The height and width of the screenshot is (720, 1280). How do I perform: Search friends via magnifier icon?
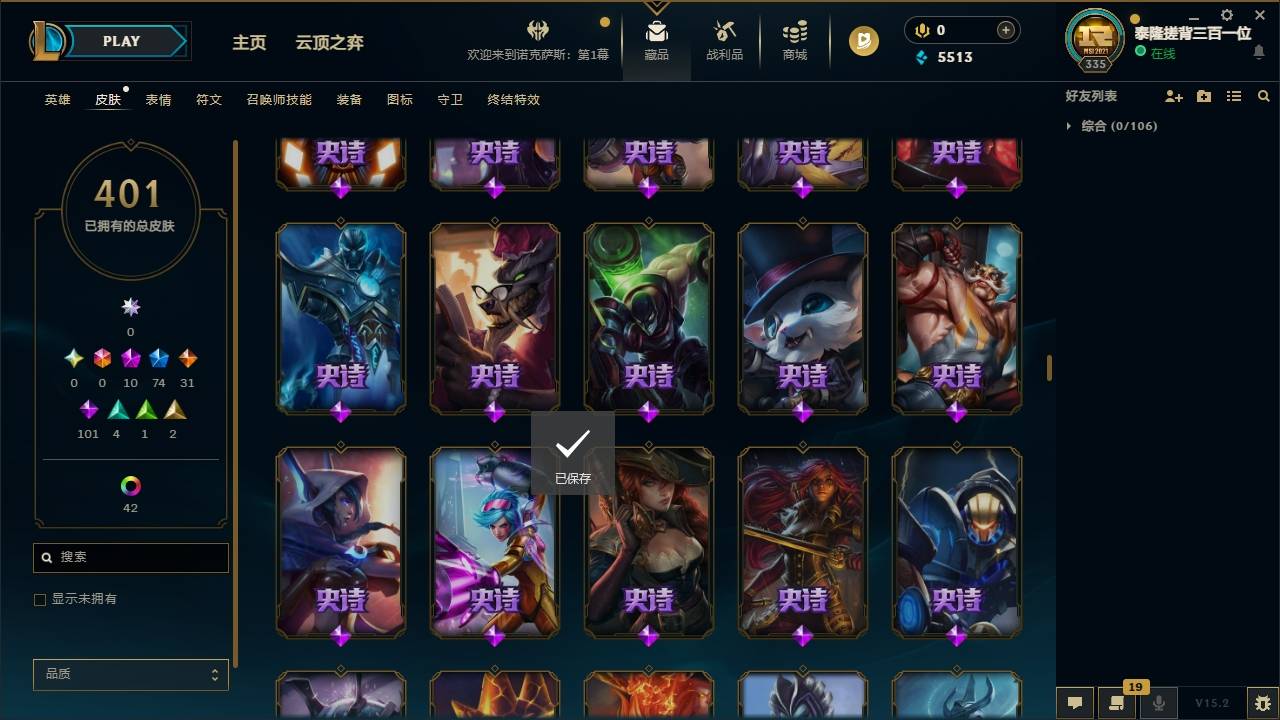point(1263,96)
